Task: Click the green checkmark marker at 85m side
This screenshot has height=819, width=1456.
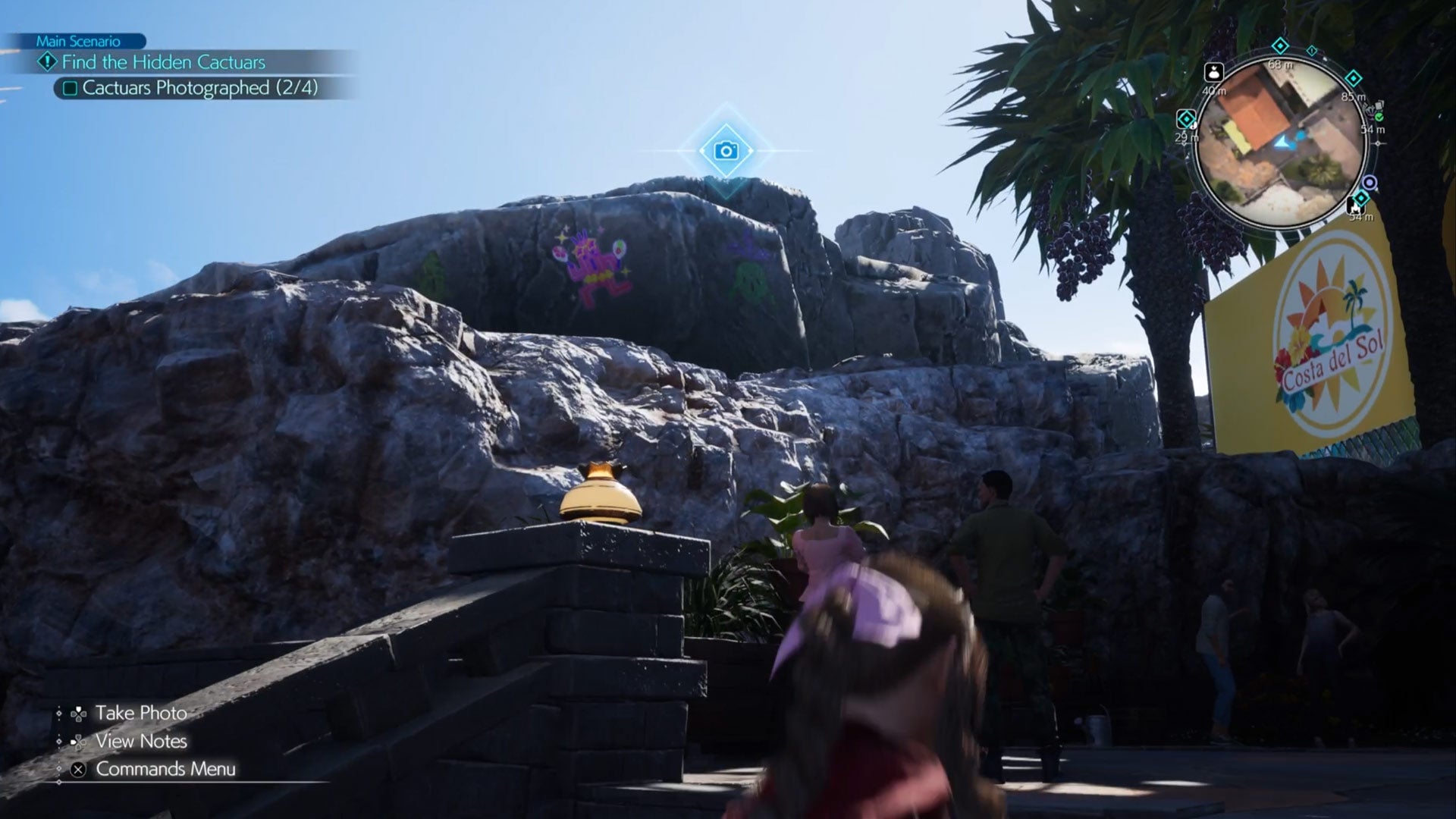Action: pyautogui.click(x=1379, y=118)
